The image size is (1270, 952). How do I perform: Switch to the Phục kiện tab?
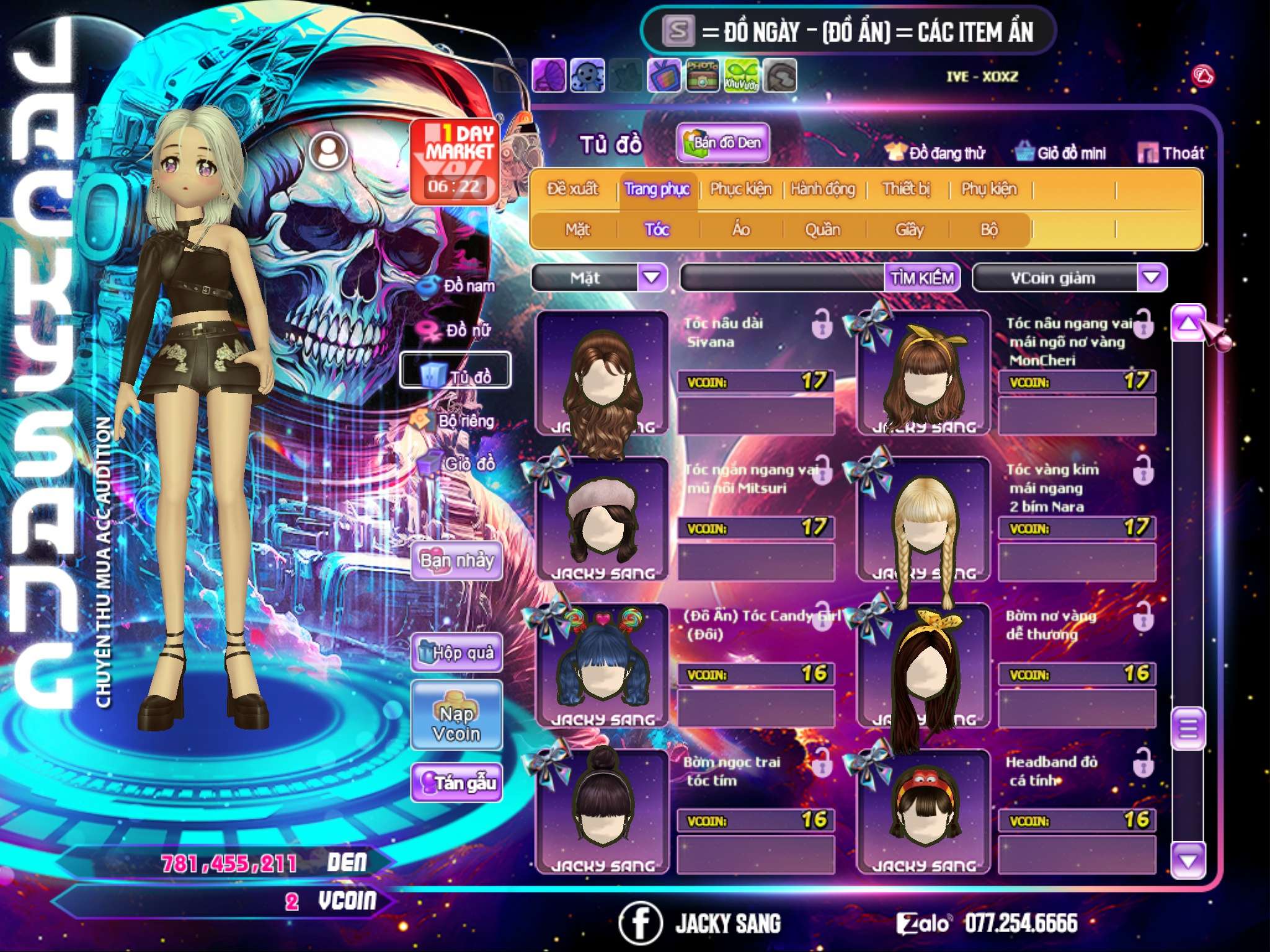click(740, 189)
